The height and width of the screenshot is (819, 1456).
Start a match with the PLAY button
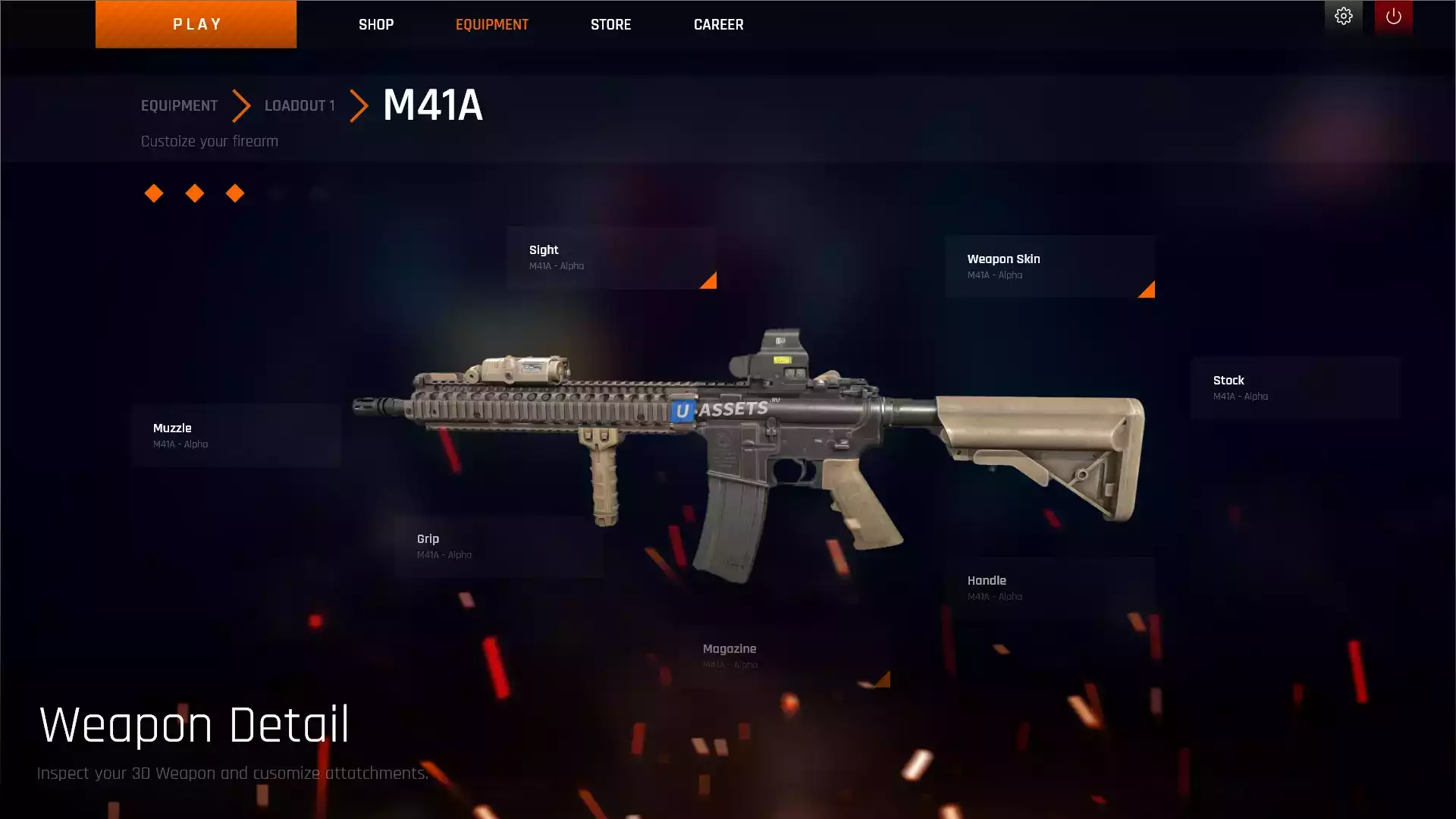[x=196, y=24]
